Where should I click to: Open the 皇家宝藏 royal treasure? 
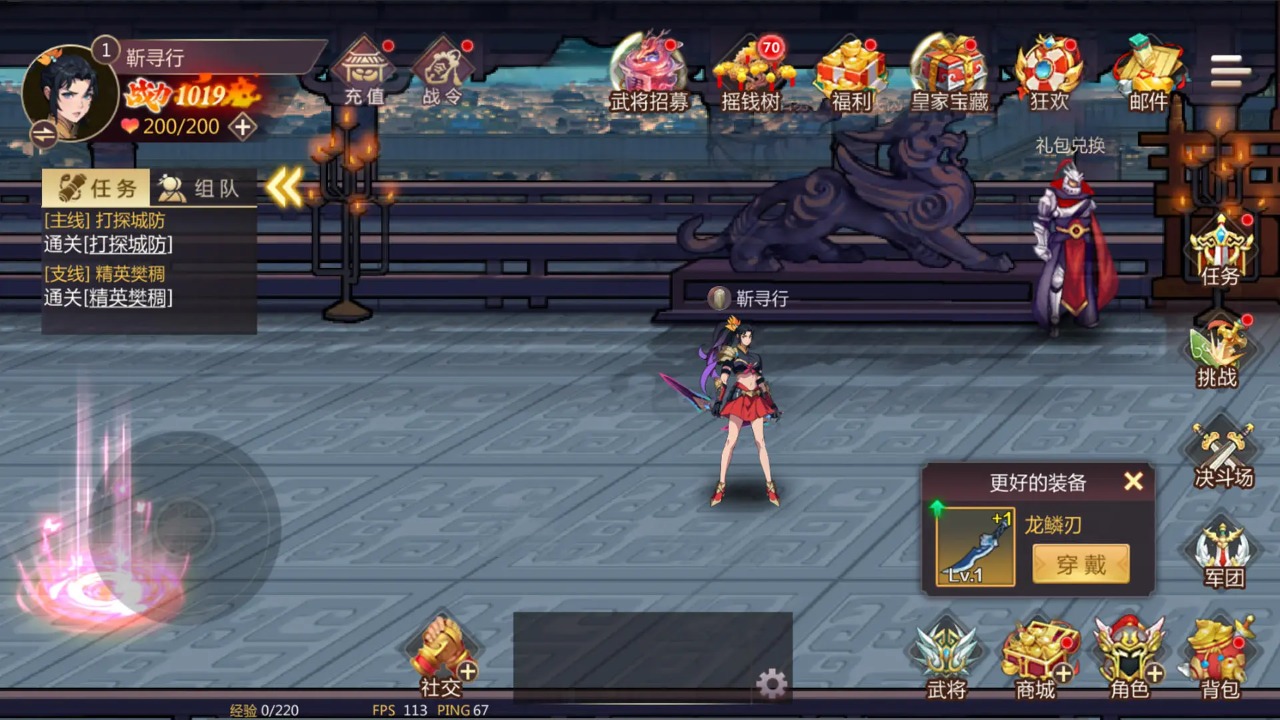click(x=949, y=72)
